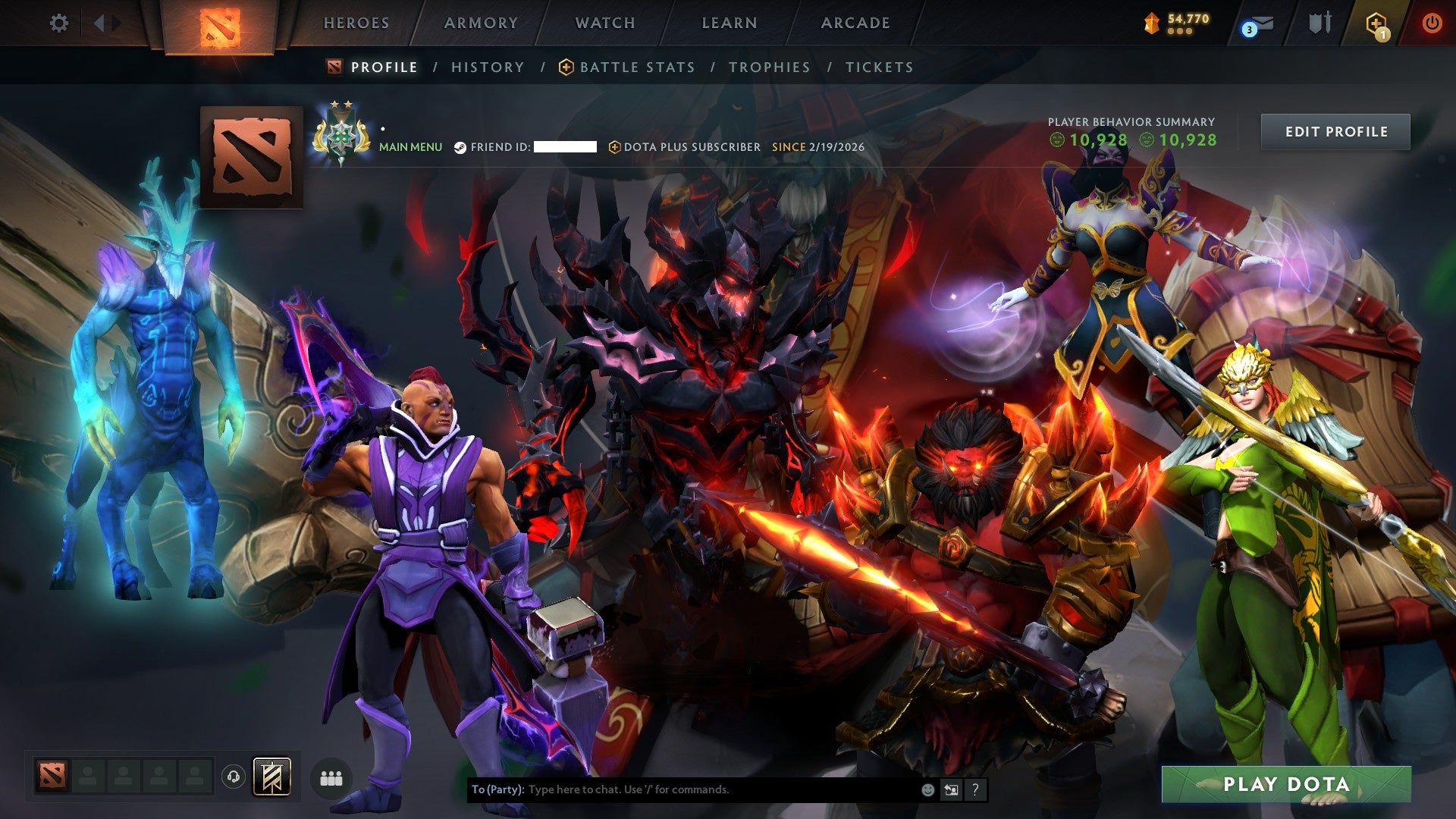Open the emoticon smiley in the chat bar
This screenshot has height=819, width=1456.
click(928, 789)
